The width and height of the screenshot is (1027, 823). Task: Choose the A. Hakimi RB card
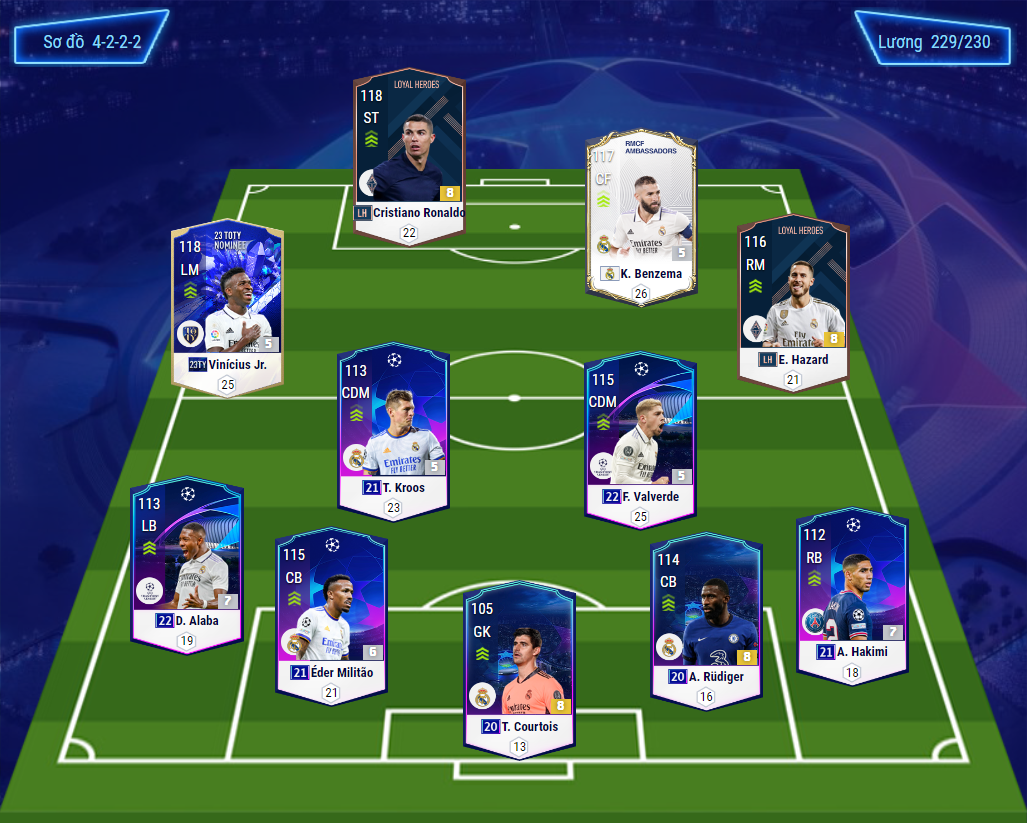click(852, 594)
